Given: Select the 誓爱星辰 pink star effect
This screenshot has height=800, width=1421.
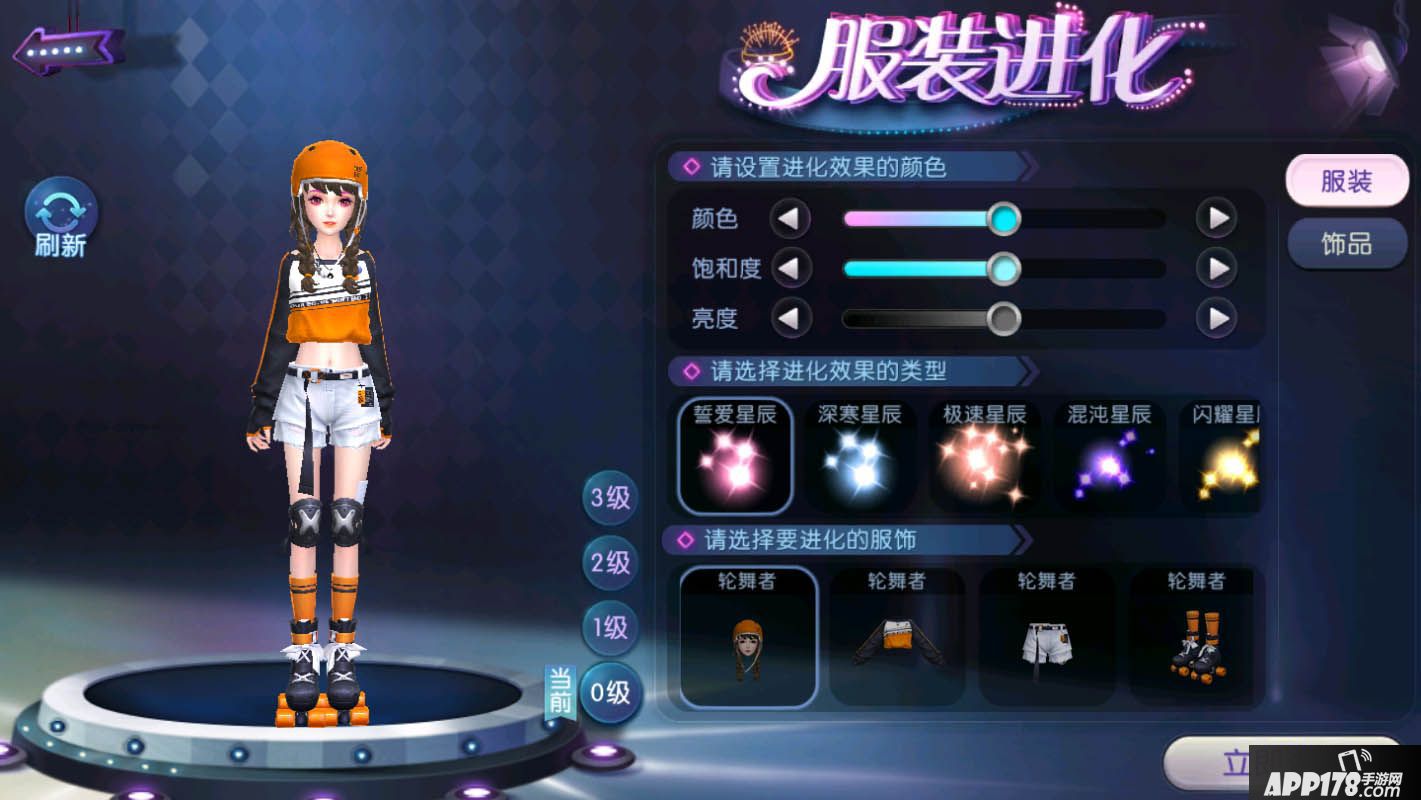Looking at the screenshot, I should tap(736, 457).
